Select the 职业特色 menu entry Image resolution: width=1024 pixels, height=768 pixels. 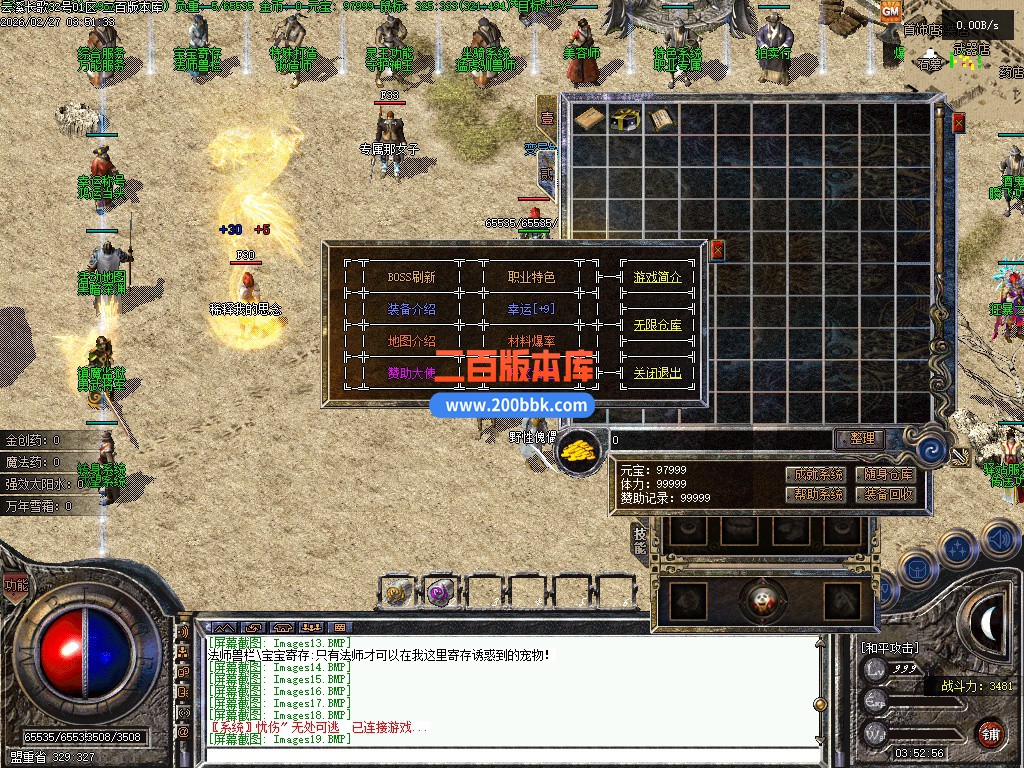coord(531,277)
